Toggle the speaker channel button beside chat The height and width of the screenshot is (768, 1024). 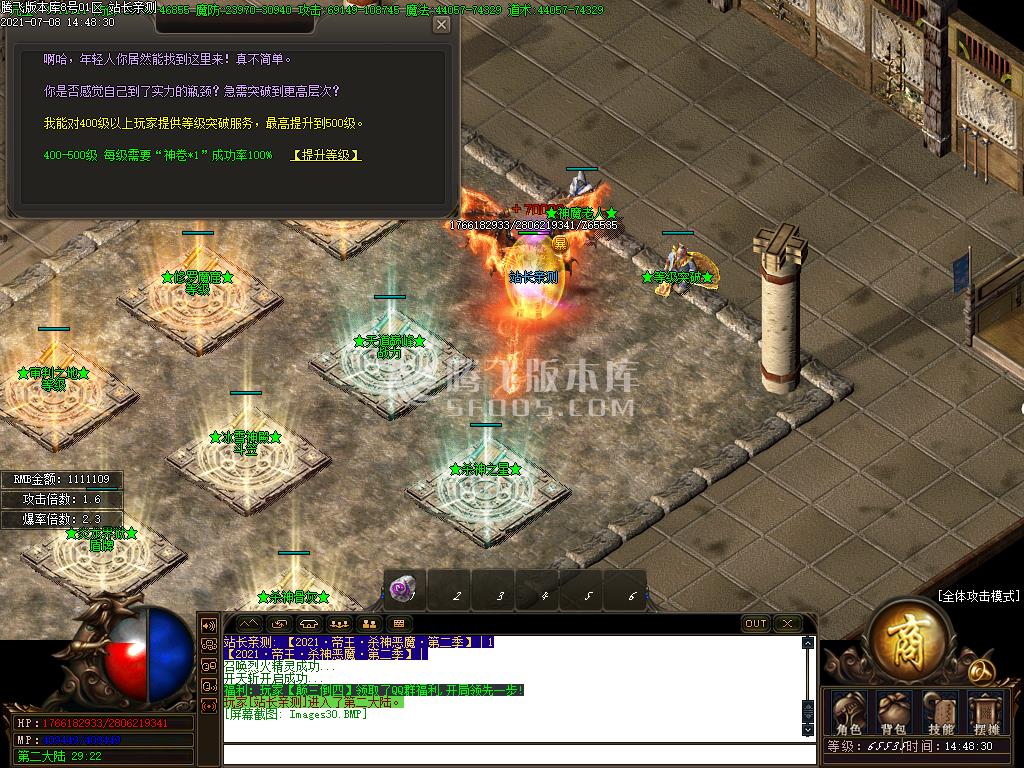tap(210, 624)
